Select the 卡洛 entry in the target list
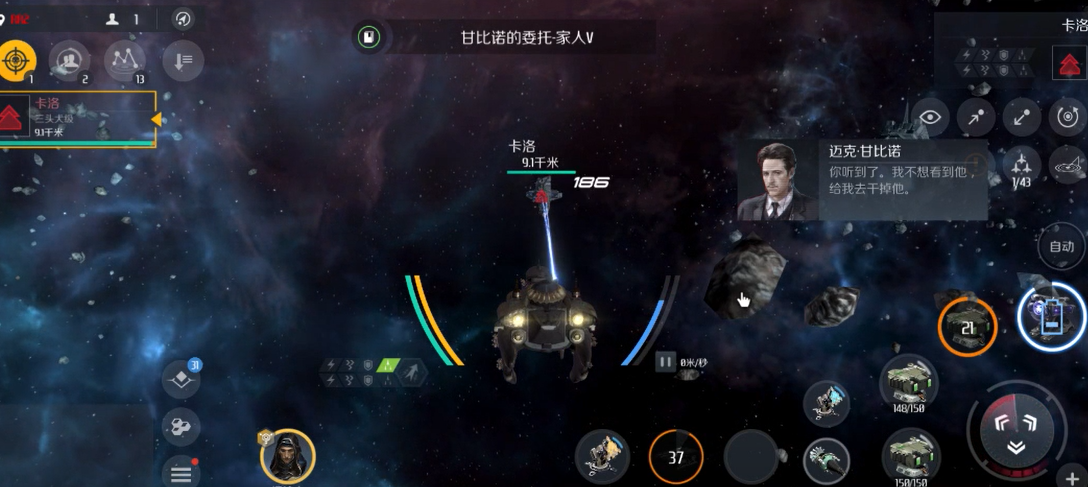The height and width of the screenshot is (487, 1088). 78,119
